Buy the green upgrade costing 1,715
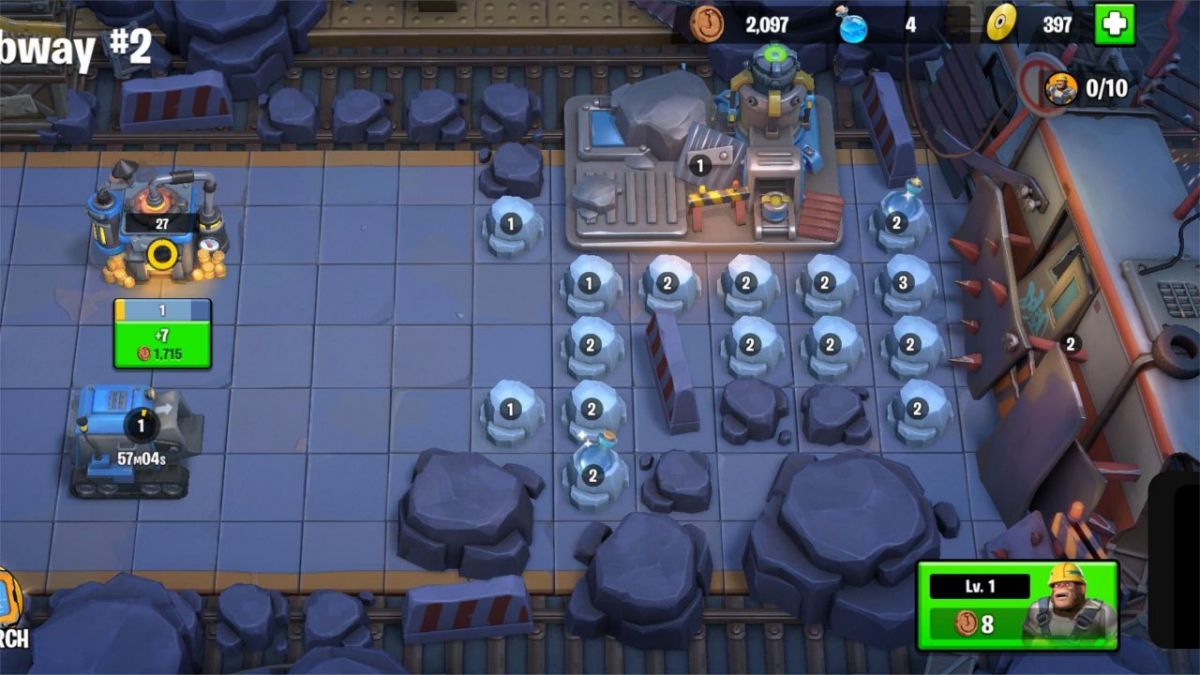 coord(162,345)
